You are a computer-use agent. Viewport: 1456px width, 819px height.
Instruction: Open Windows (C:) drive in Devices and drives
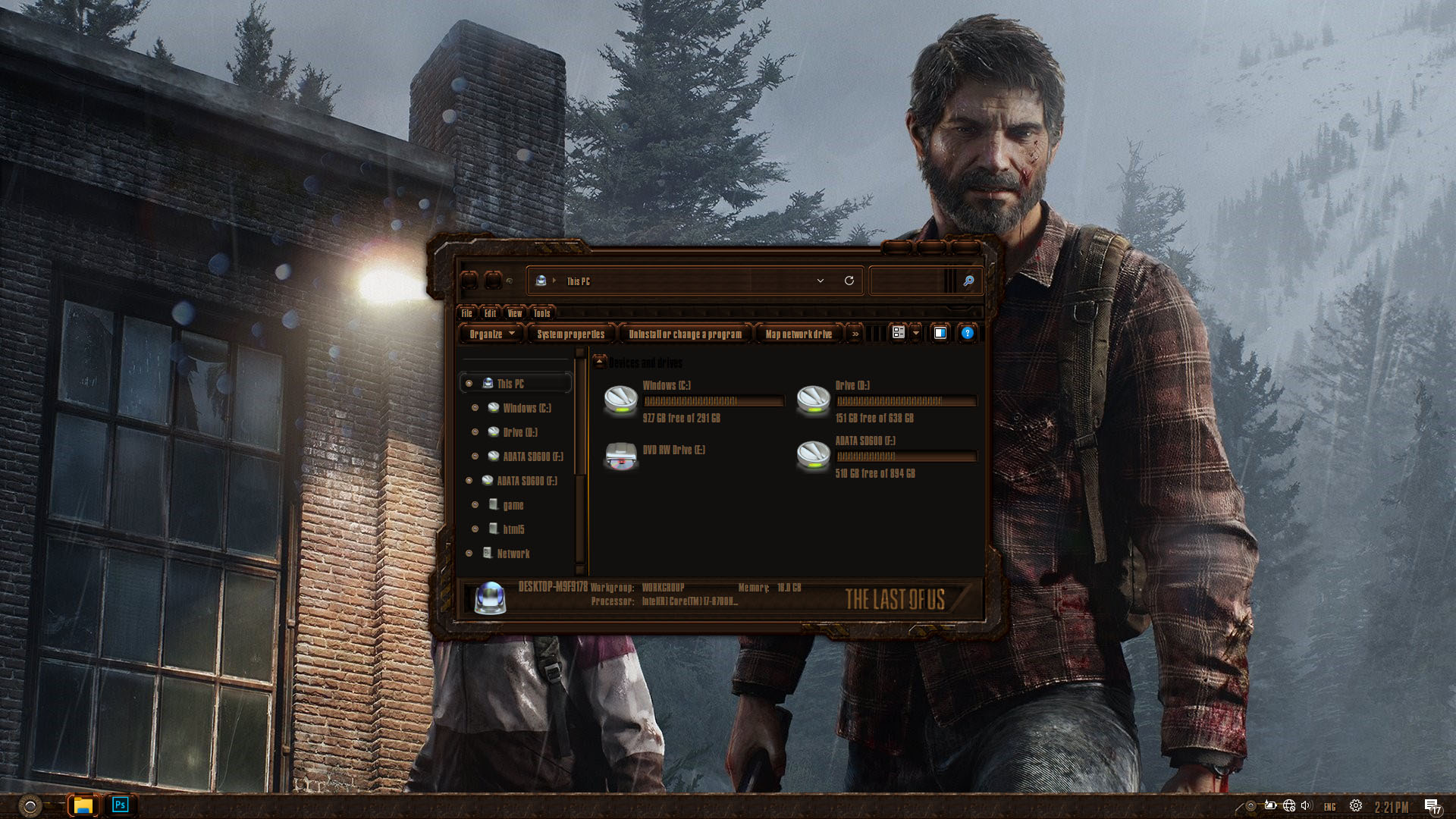pos(621,400)
